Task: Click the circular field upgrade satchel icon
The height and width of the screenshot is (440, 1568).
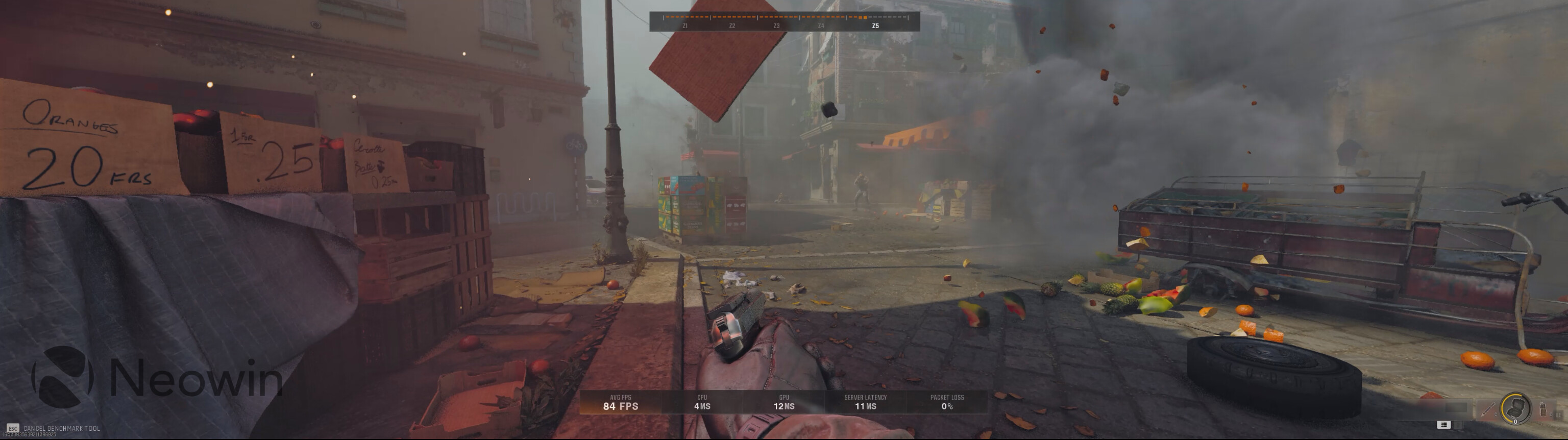Action: 1516,408
